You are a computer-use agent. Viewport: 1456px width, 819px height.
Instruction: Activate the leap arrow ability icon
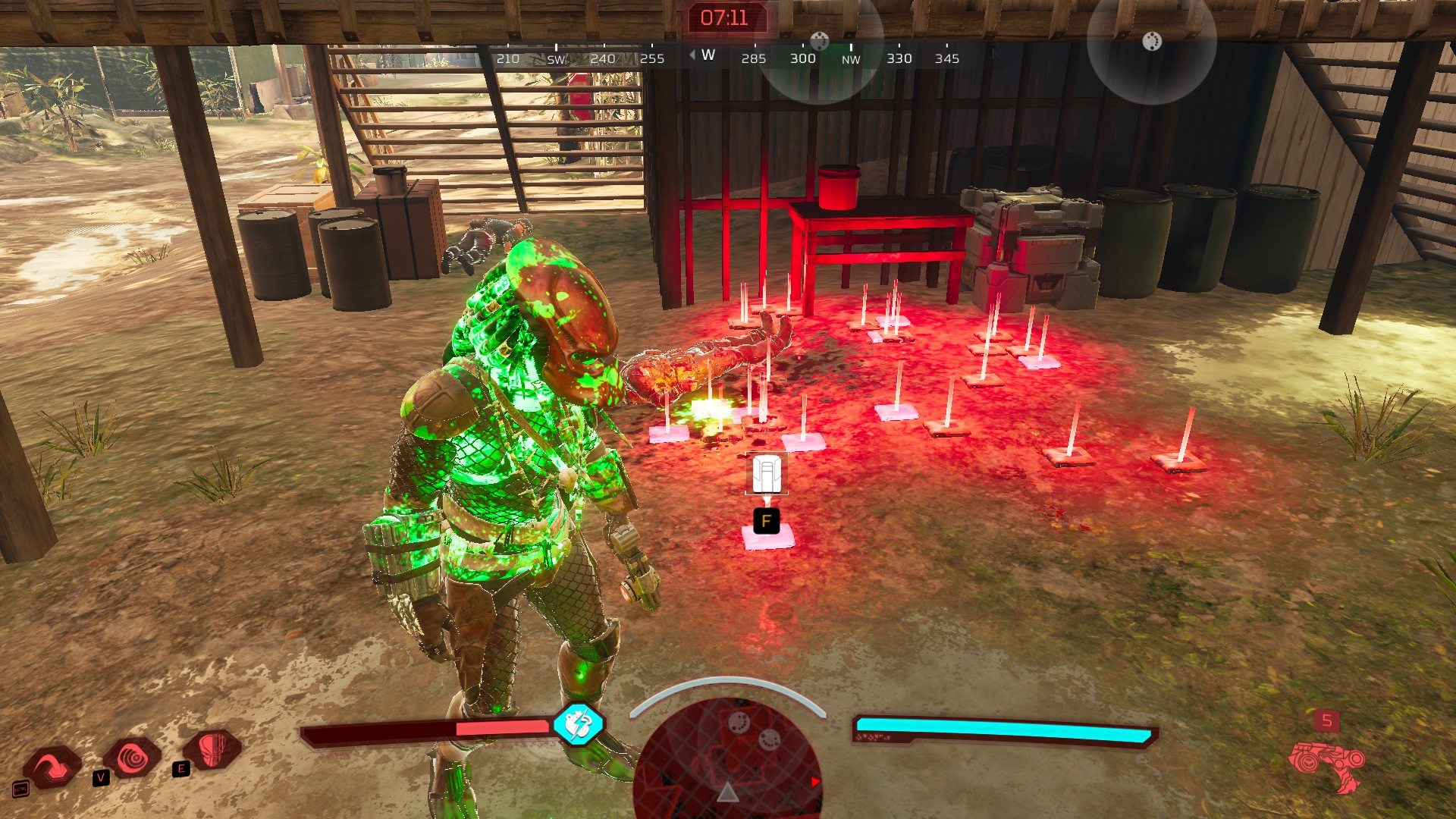(x=53, y=766)
